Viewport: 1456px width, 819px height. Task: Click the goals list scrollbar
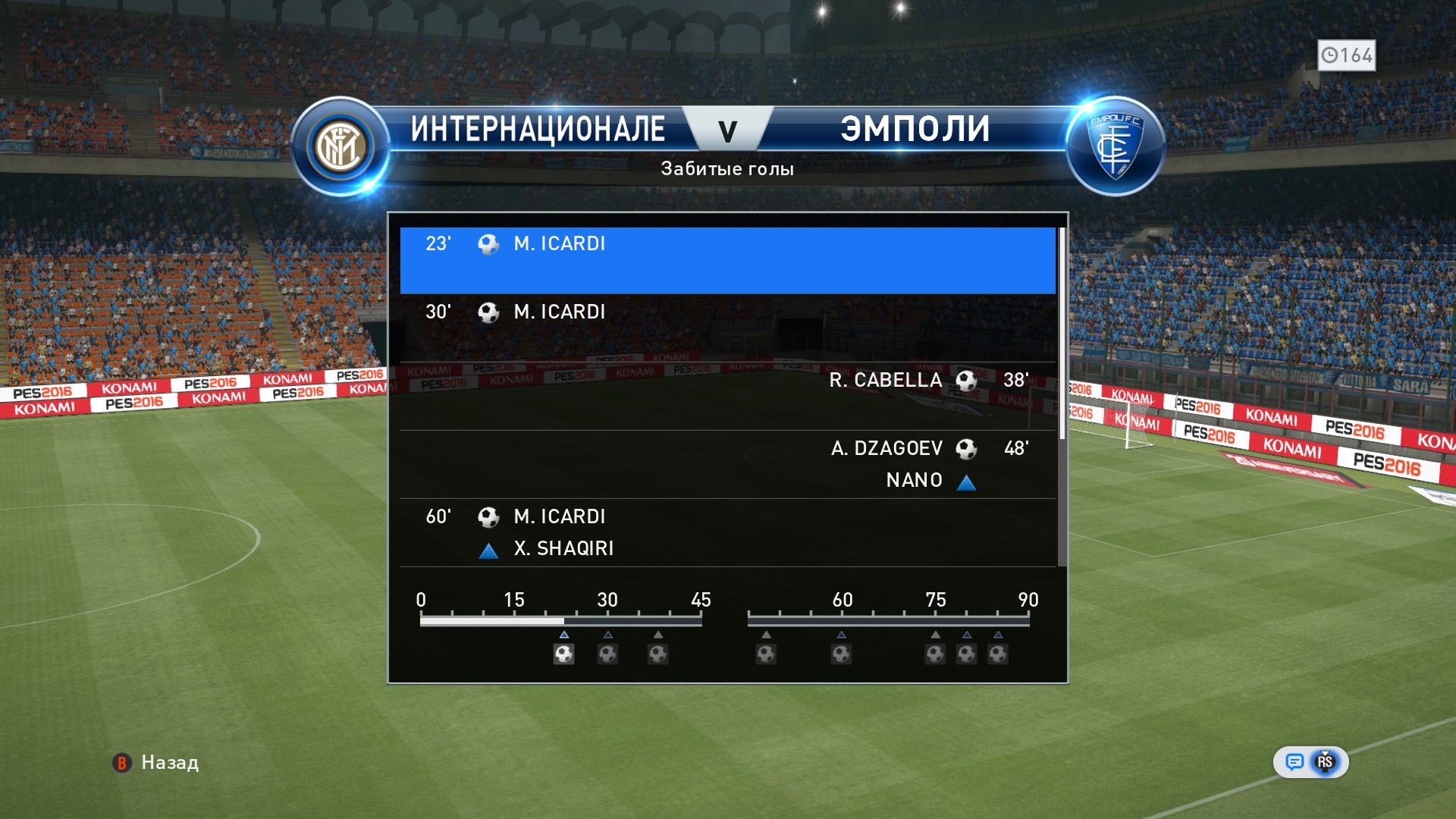click(1062, 334)
